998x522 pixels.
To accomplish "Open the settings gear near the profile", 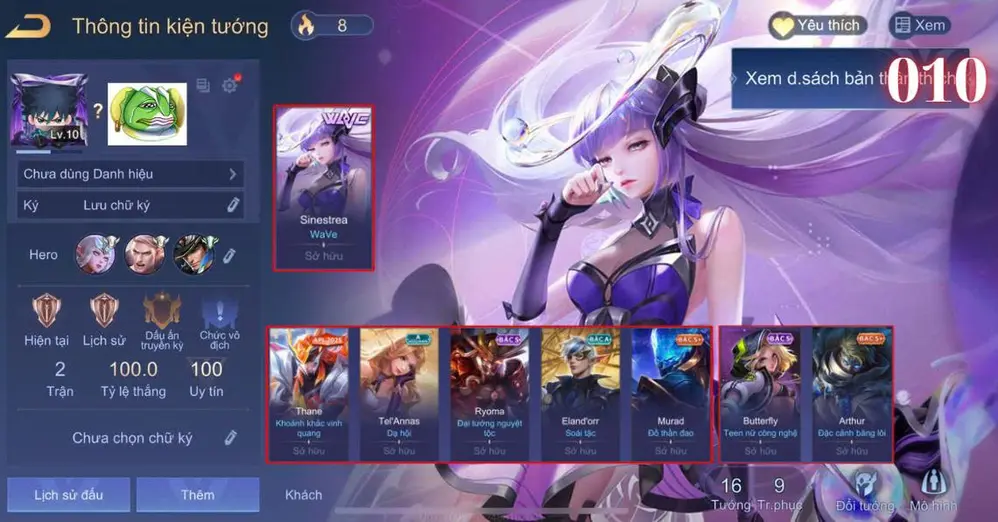I will (230, 86).
